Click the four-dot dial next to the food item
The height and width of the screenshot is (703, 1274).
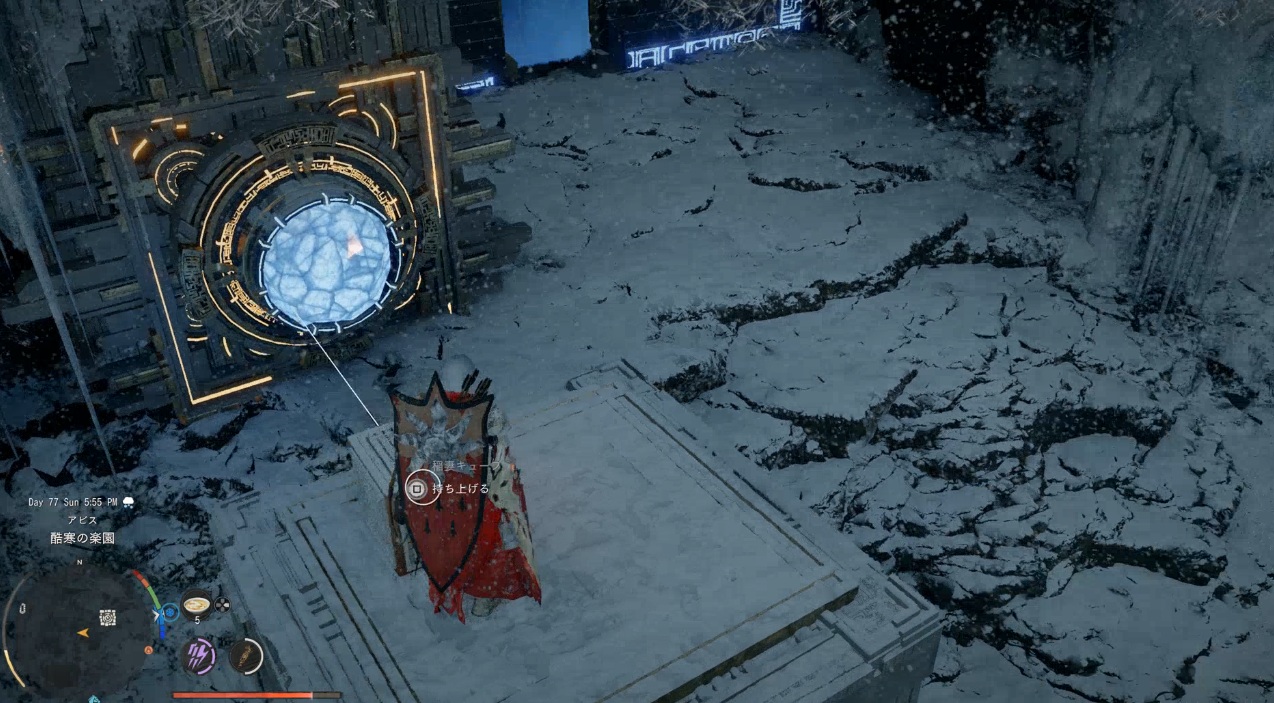click(222, 604)
